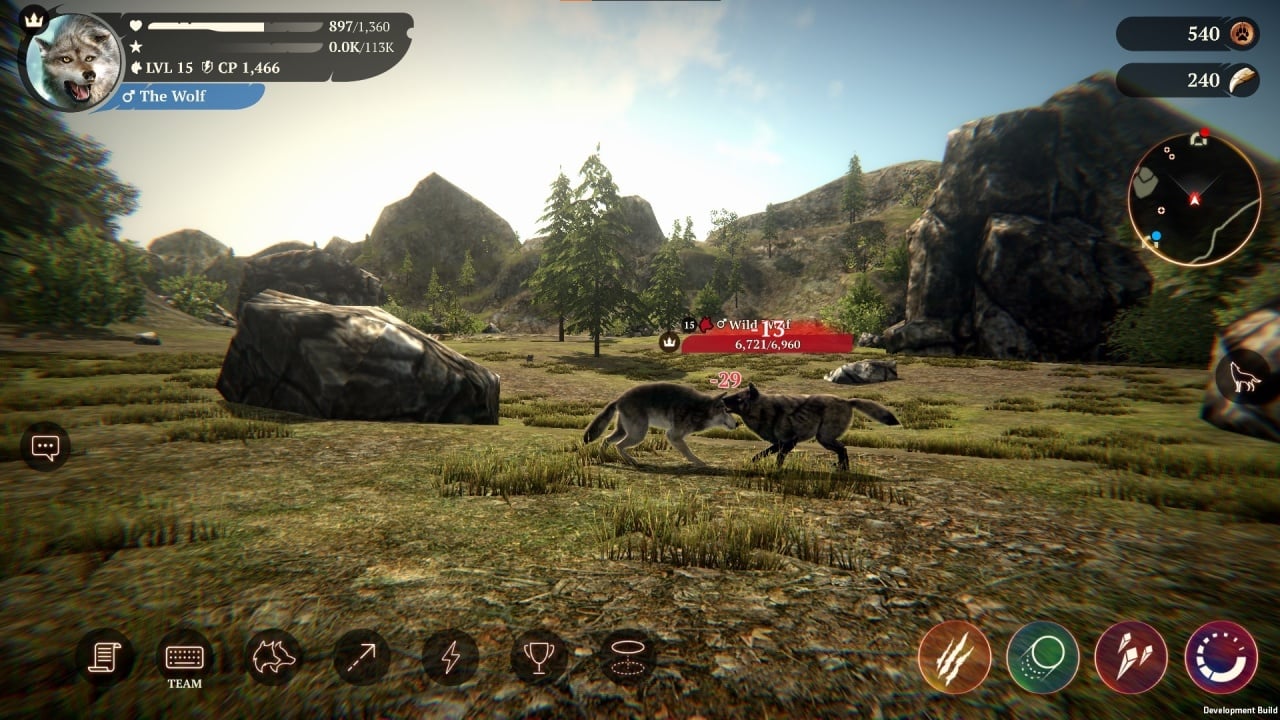Select the diagonal arrow icon
Screen dimensions: 1280x720
(362, 657)
